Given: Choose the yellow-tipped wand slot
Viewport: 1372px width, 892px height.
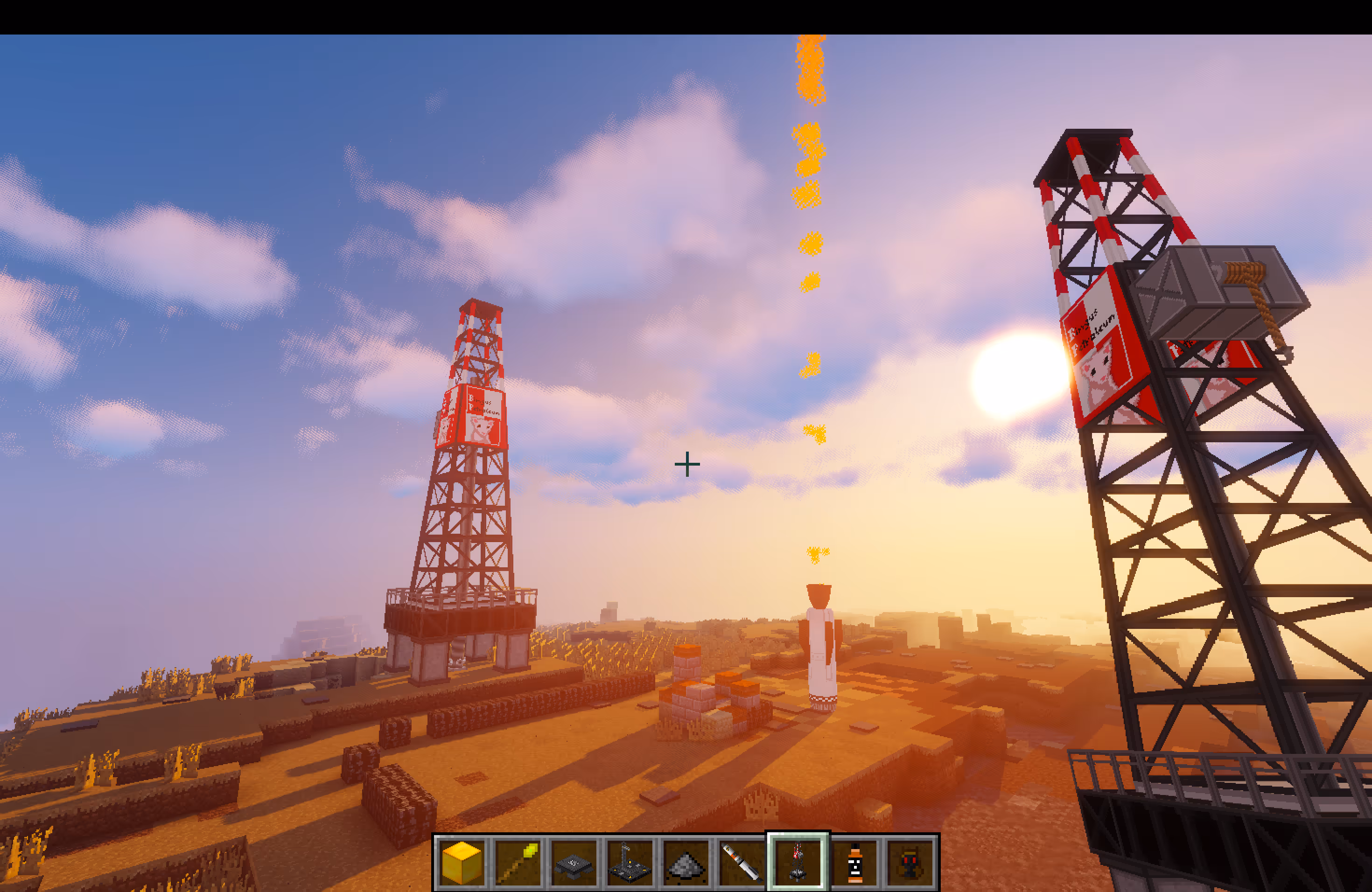Looking at the screenshot, I should (517, 862).
